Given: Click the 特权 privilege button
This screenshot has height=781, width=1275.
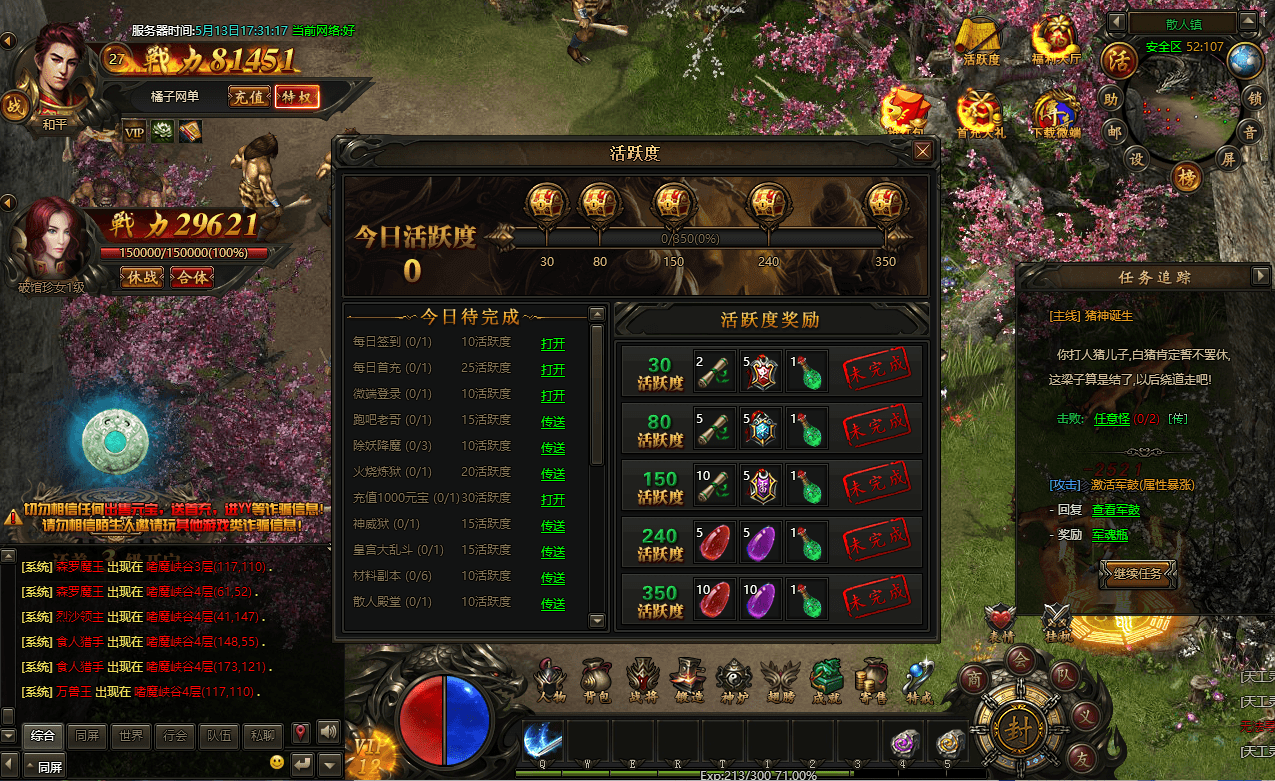Looking at the screenshot, I should tap(296, 97).
